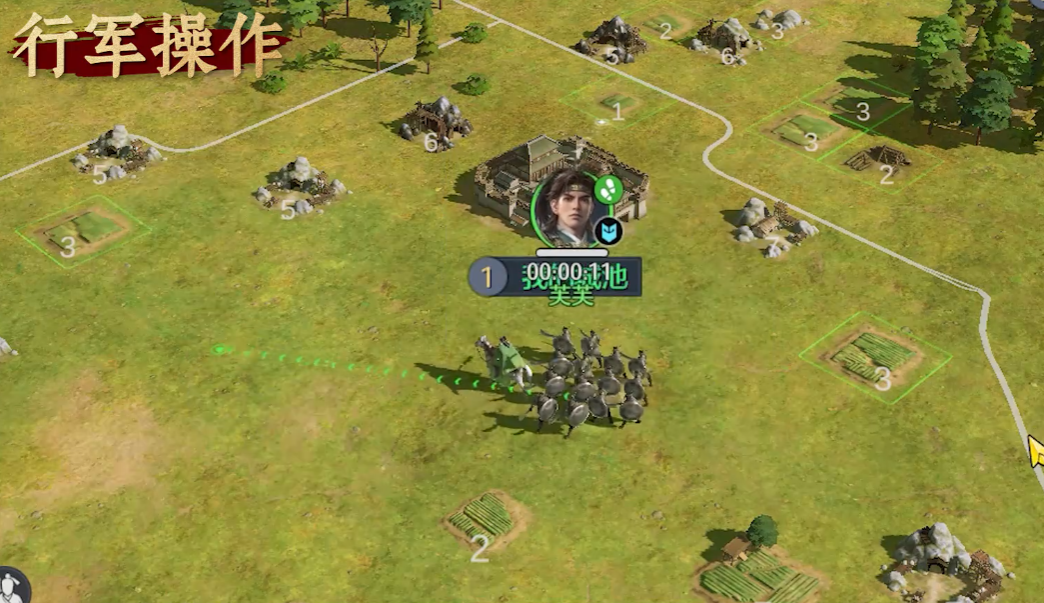
Task: Click the blue helmet troop icon
Action: point(608,232)
